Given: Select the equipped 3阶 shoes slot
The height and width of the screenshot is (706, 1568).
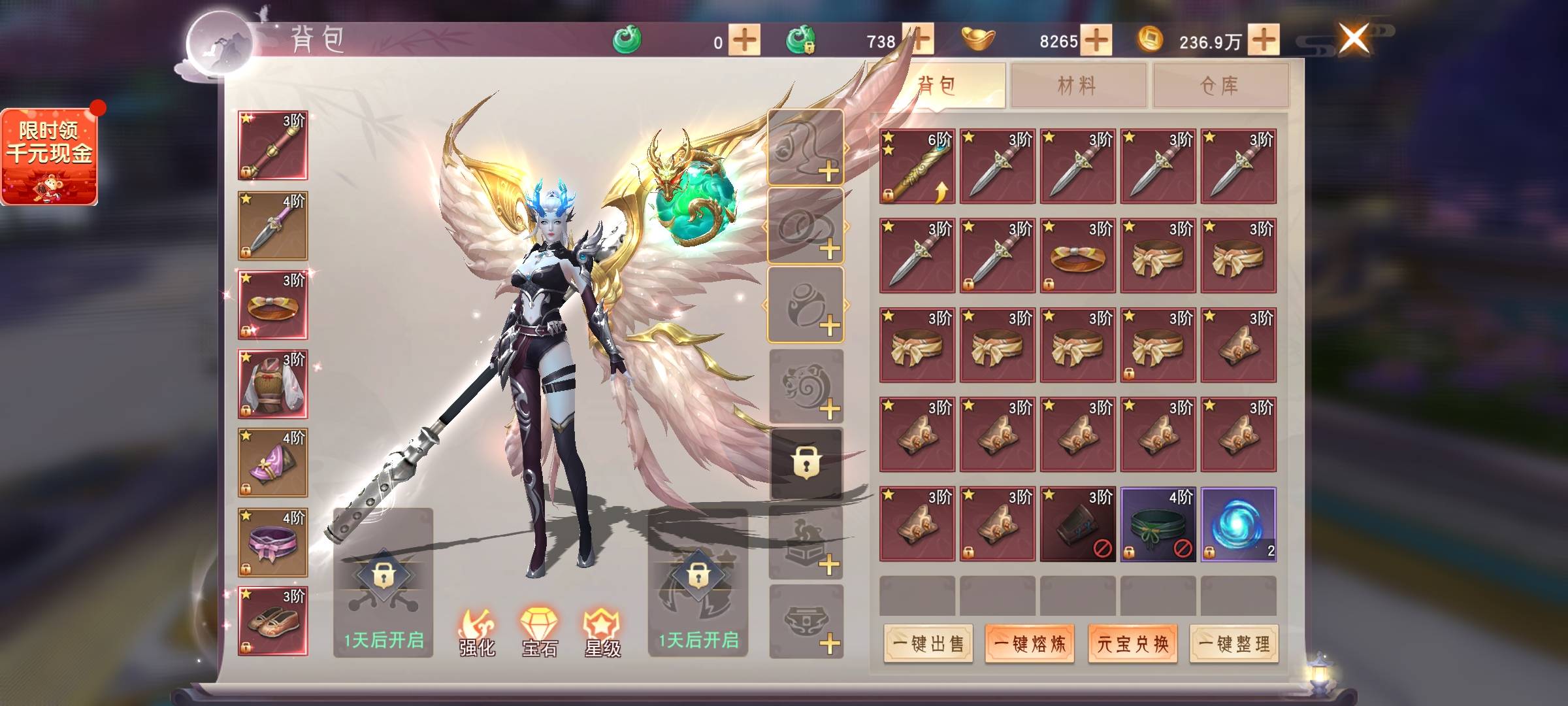Looking at the screenshot, I should pyautogui.click(x=272, y=621).
